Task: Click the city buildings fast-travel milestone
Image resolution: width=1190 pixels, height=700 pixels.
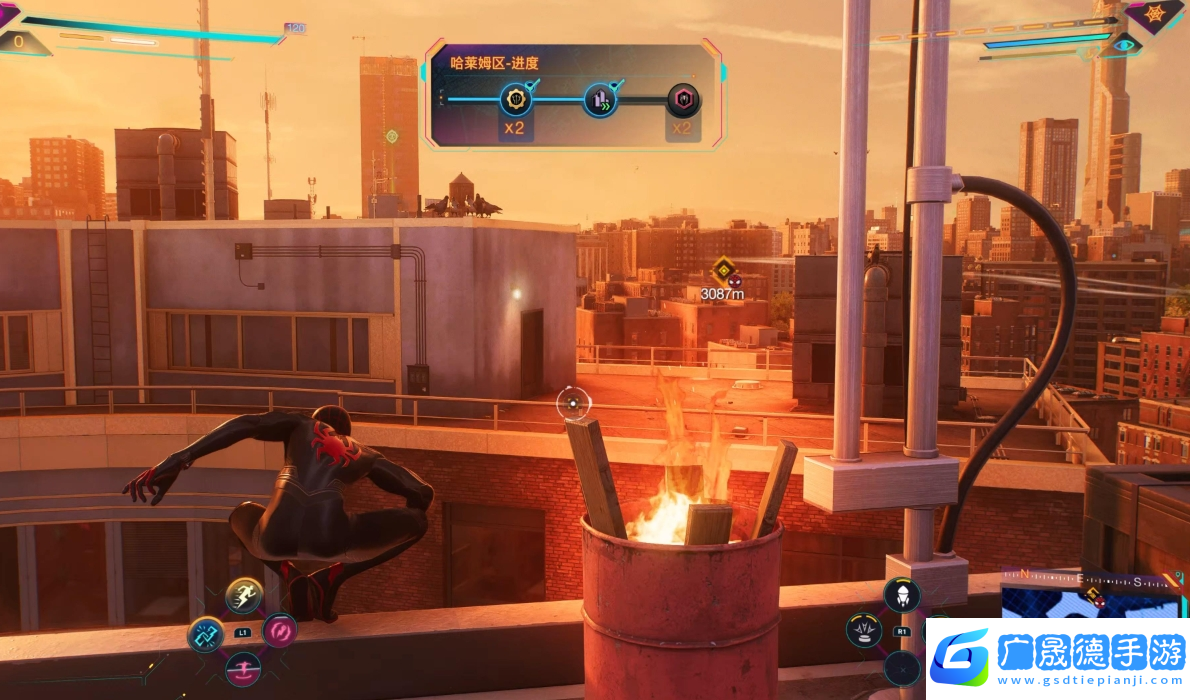Action: pos(600,99)
